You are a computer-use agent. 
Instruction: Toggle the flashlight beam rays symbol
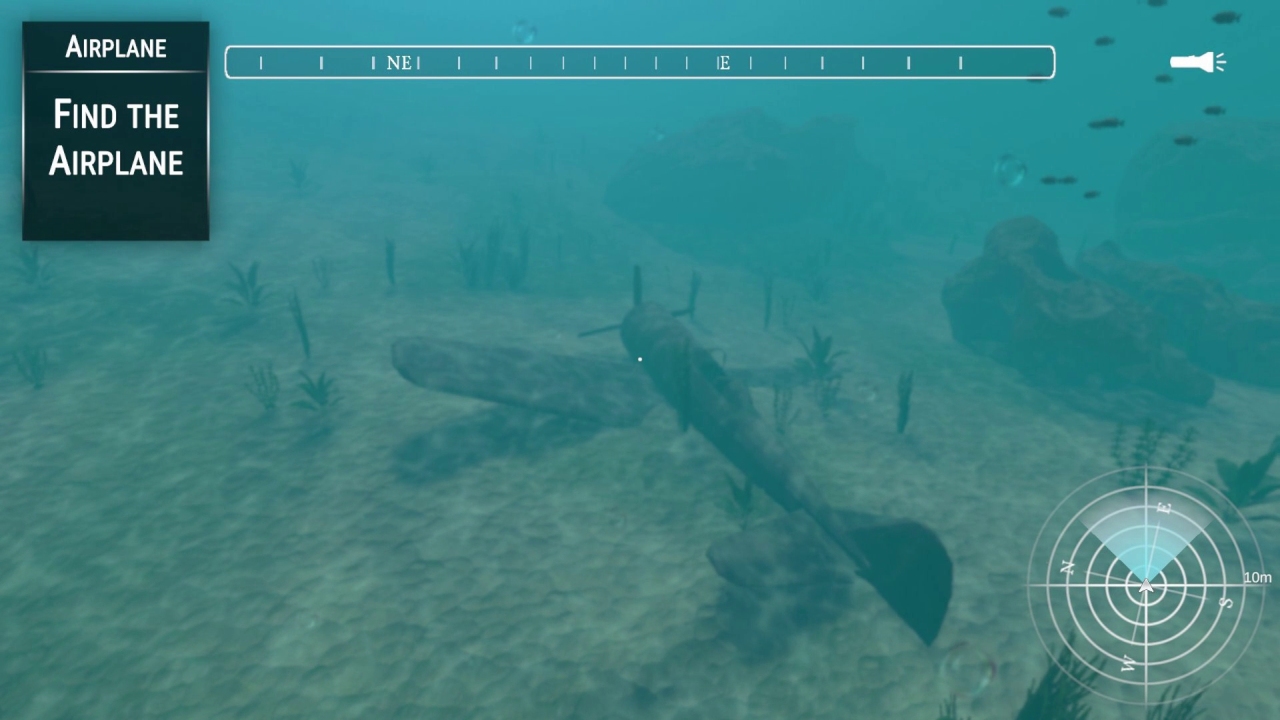point(1219,62)
